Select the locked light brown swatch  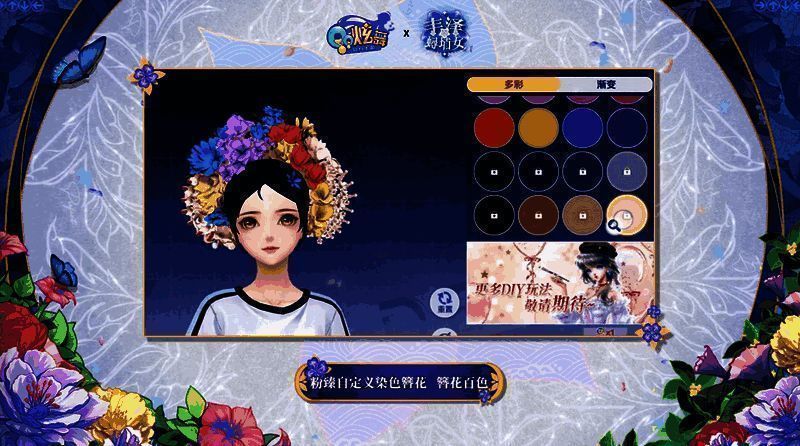pos(581,212)
